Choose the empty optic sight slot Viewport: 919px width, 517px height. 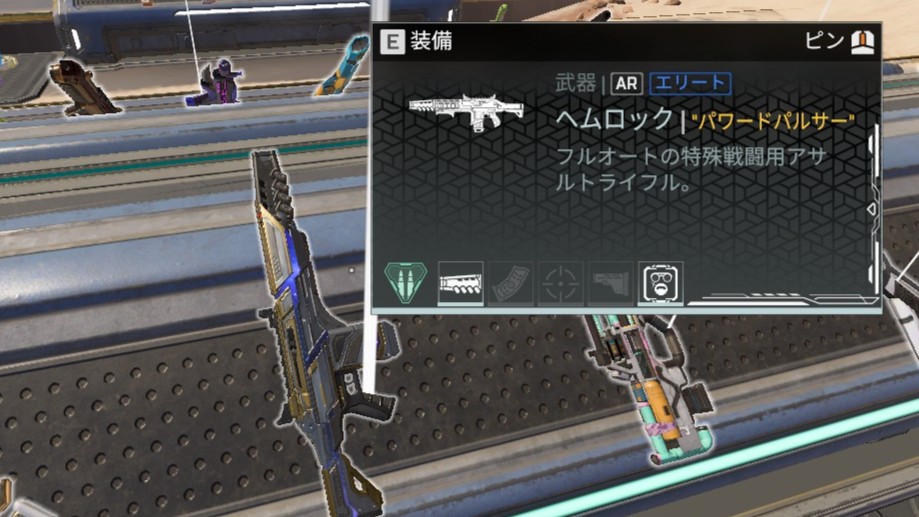[x=561, y=283]
